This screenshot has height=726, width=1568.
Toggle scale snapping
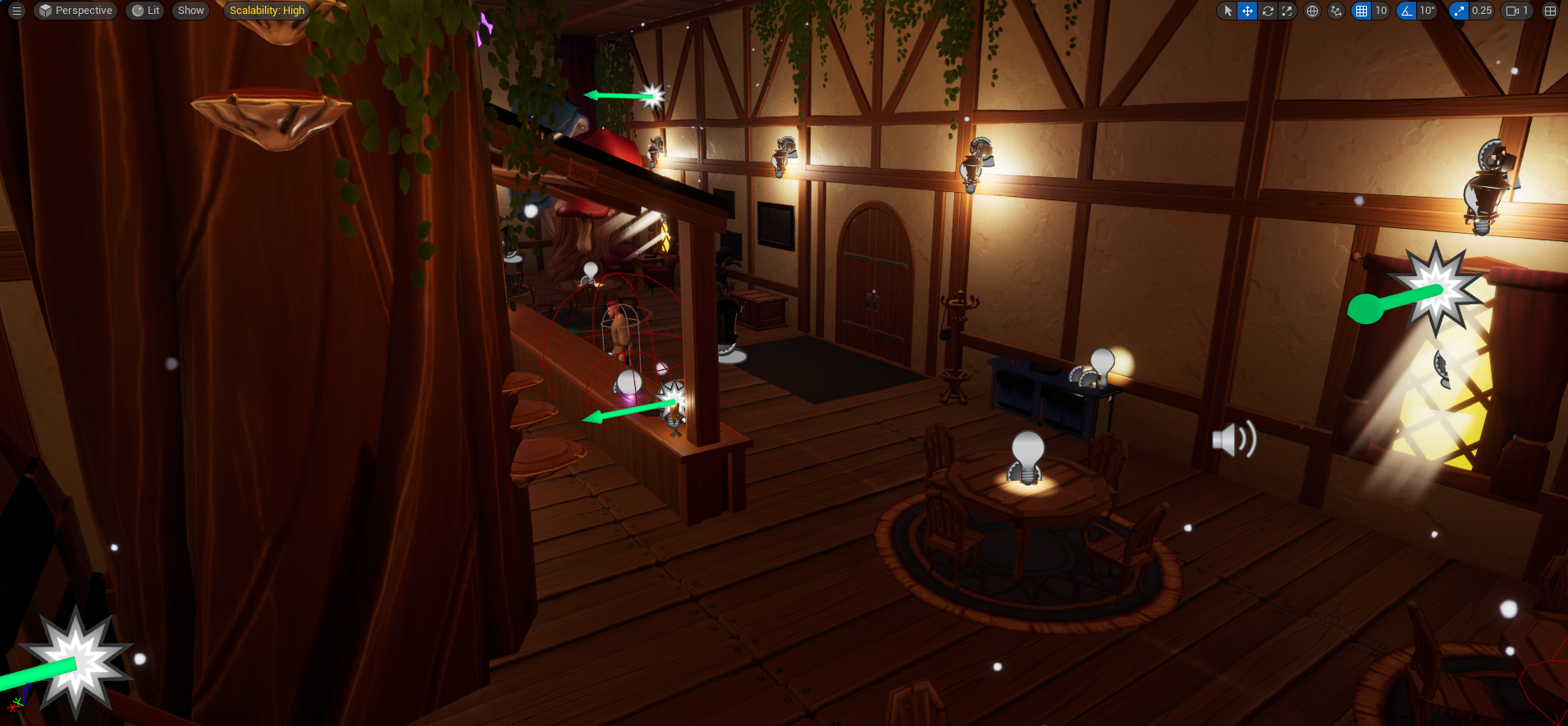[1459, 11]
